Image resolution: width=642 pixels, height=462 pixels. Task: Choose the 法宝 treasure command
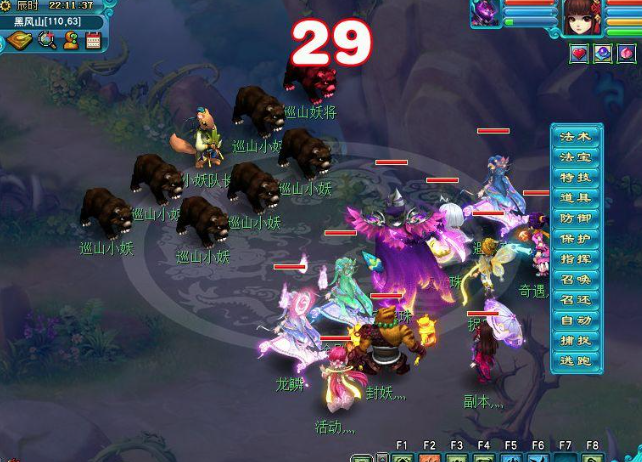click(x=578, y=157)
